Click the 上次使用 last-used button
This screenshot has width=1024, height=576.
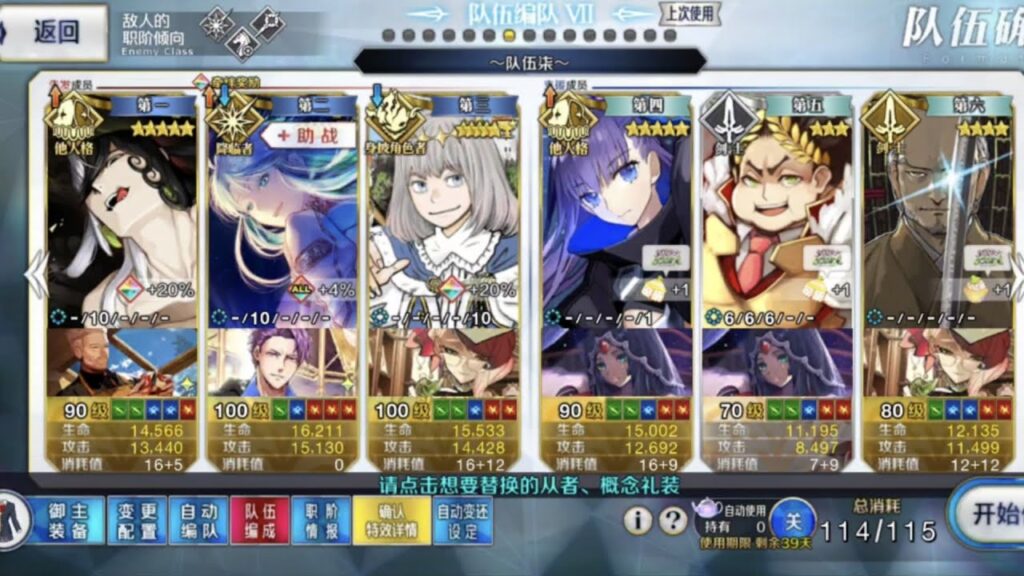688,13
